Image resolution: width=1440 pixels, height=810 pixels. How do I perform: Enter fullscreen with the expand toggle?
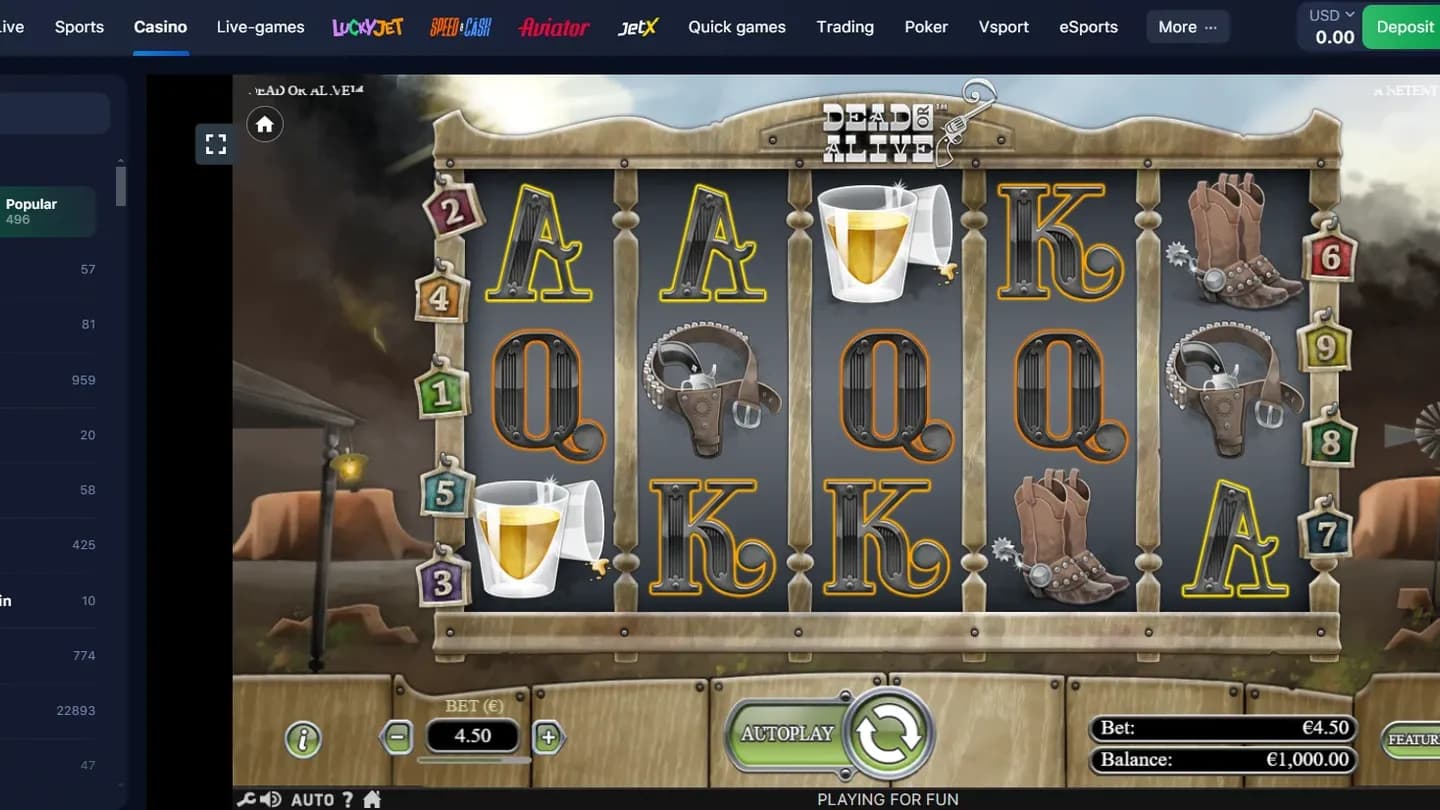coord(215,143)
